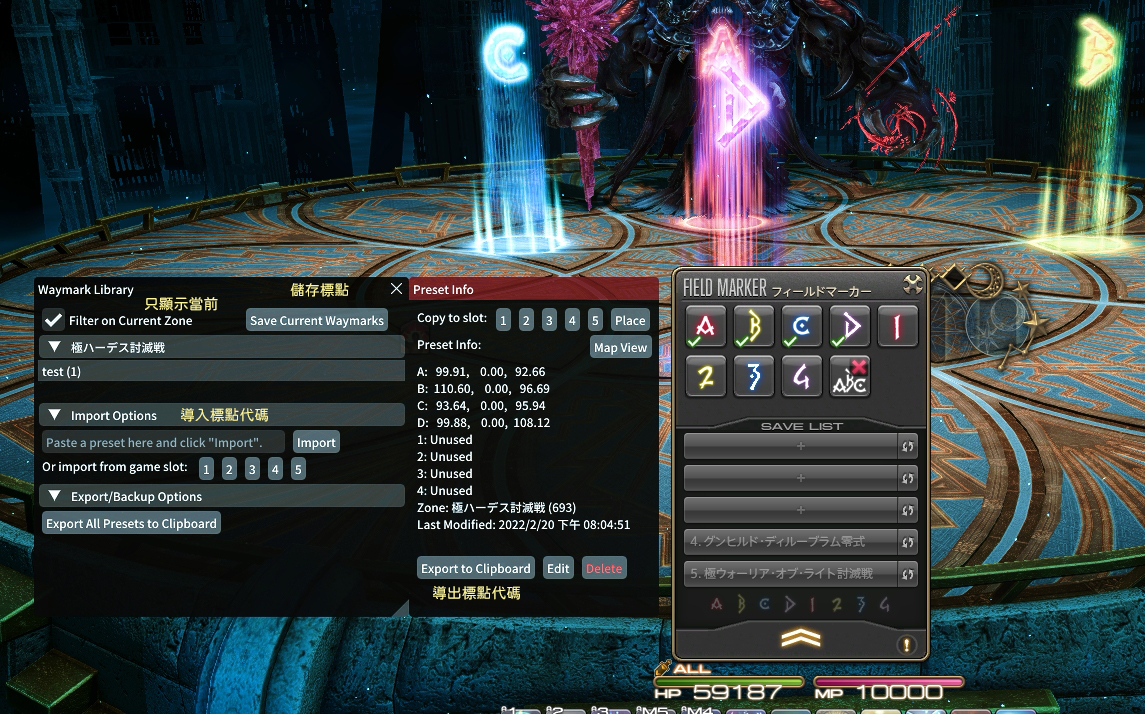Delete the selected preset
This screenshot has width=1145, height=714.
click(604, 568)
